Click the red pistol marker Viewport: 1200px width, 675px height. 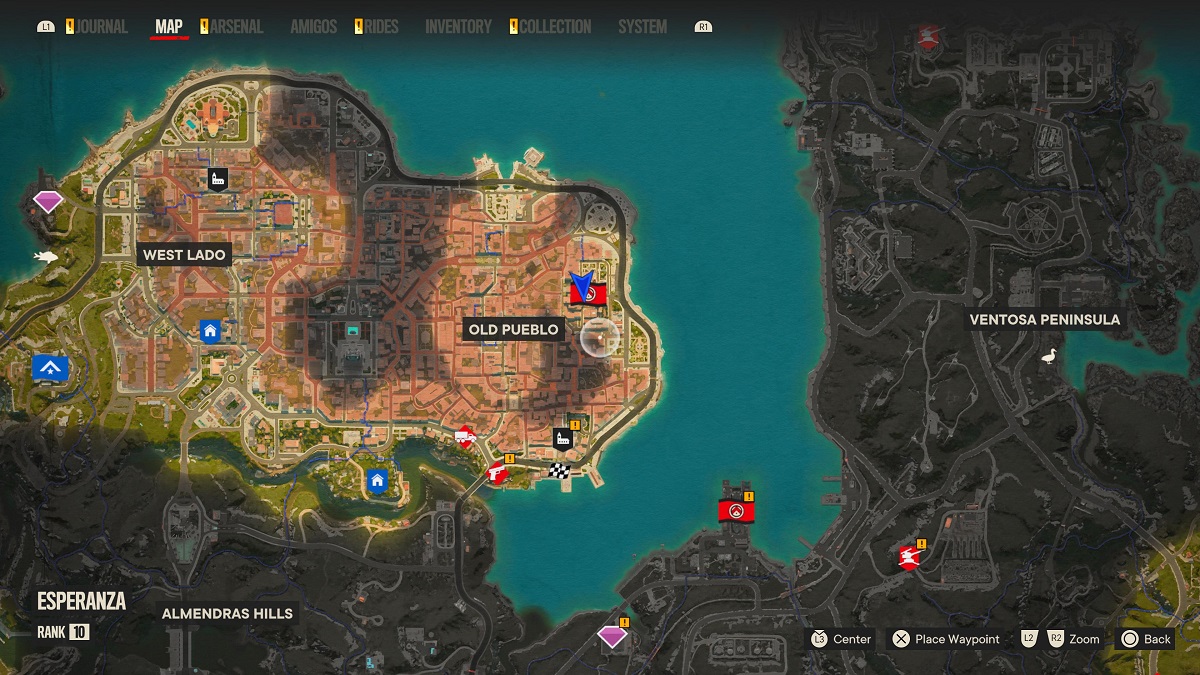[x=496, y=473]
